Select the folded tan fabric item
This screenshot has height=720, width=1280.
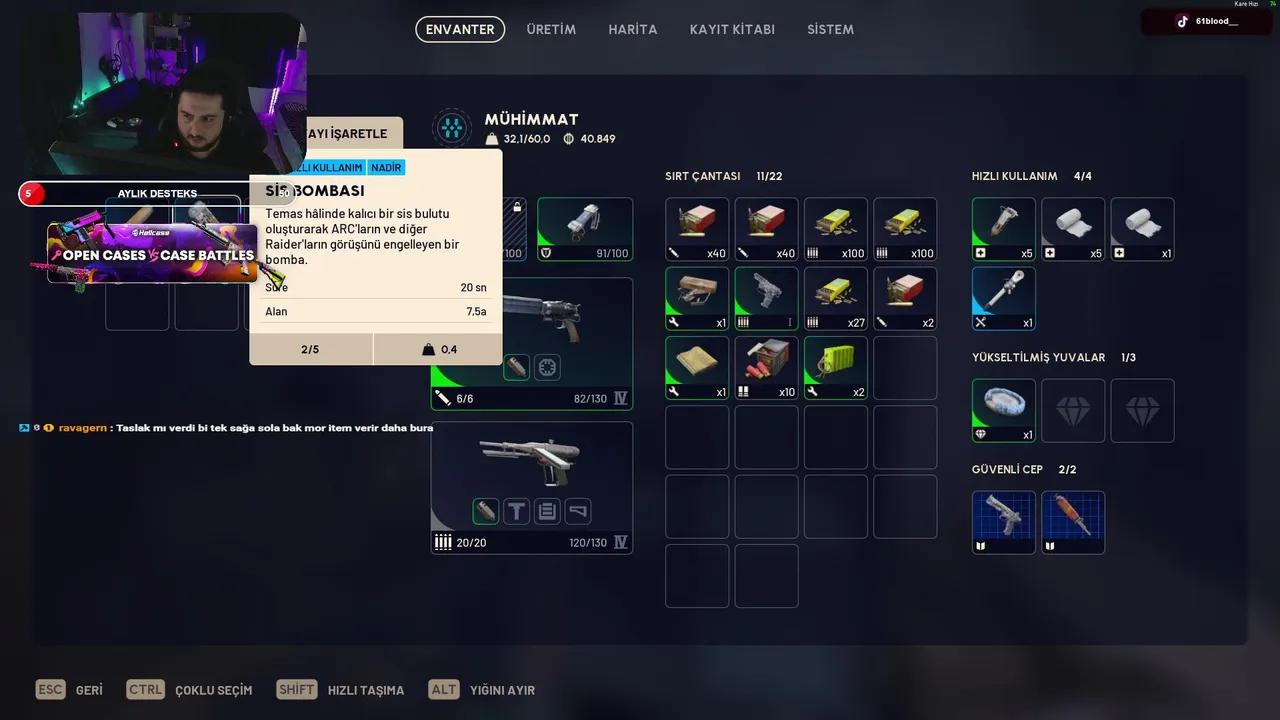[697, 367]
